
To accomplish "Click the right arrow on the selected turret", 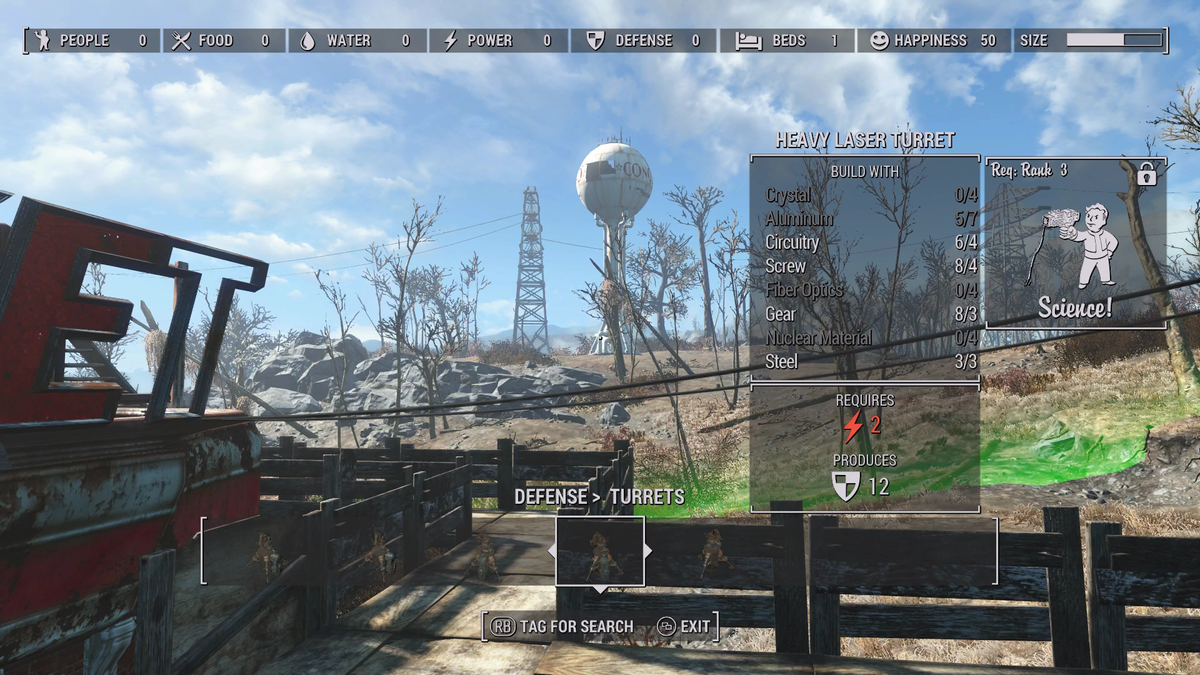I will 649,551.
